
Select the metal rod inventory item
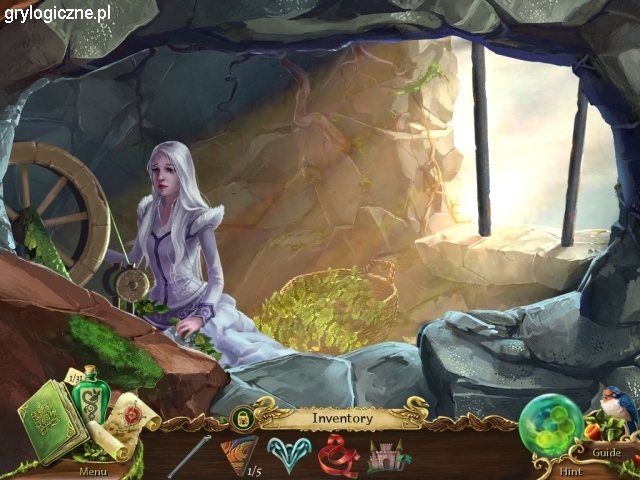tap(189, 455)
